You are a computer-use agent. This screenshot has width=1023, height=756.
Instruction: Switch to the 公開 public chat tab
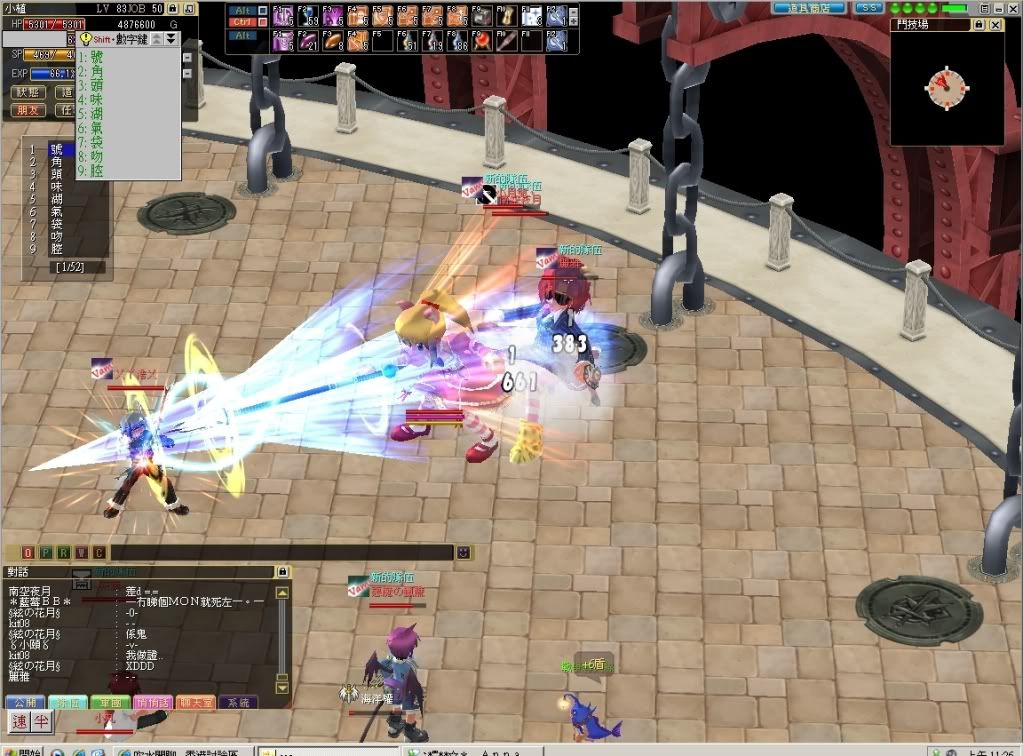pyautogui.click(x=25, y=702)
